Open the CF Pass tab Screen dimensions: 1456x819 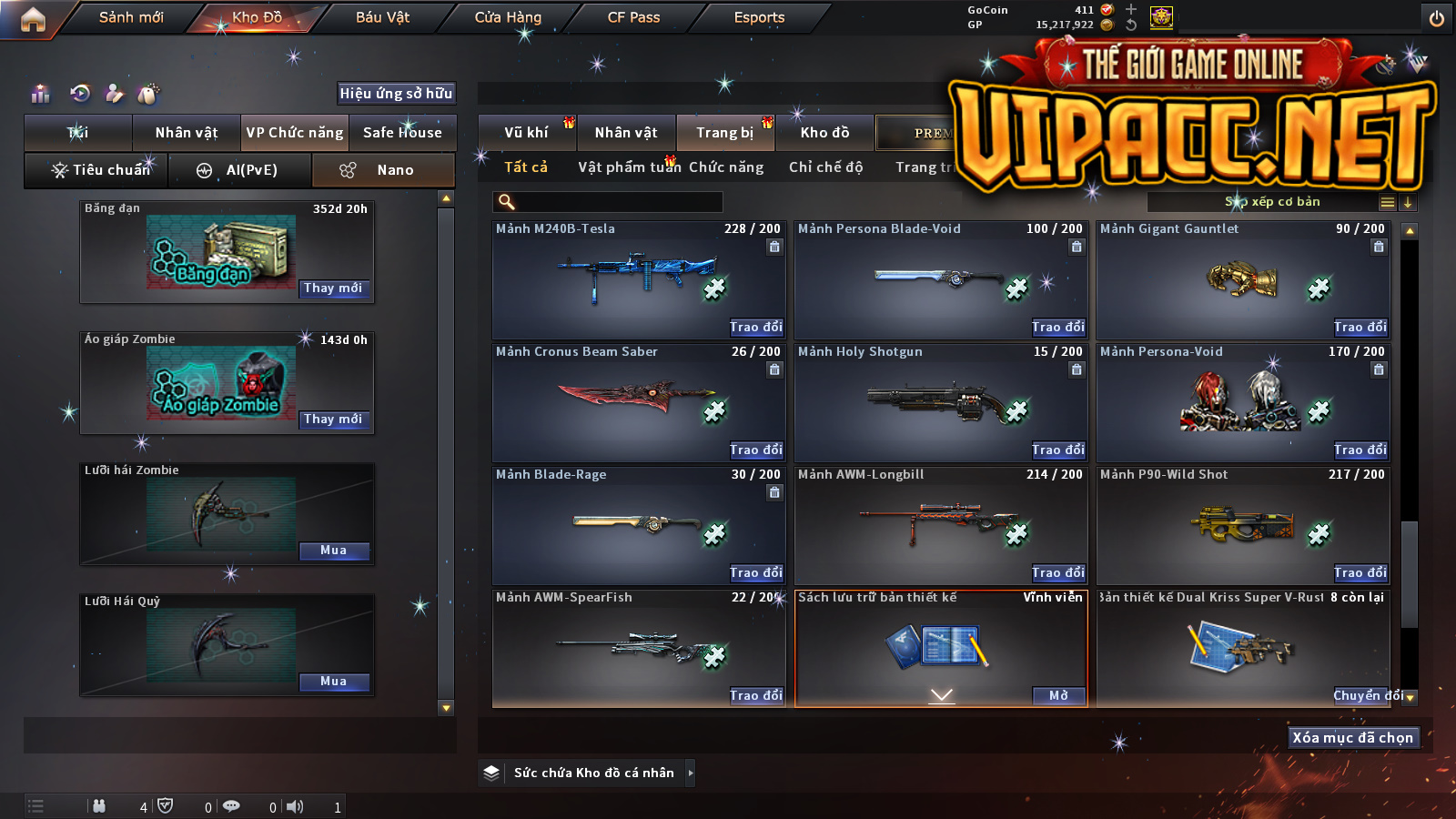click(x=633, y=17)
